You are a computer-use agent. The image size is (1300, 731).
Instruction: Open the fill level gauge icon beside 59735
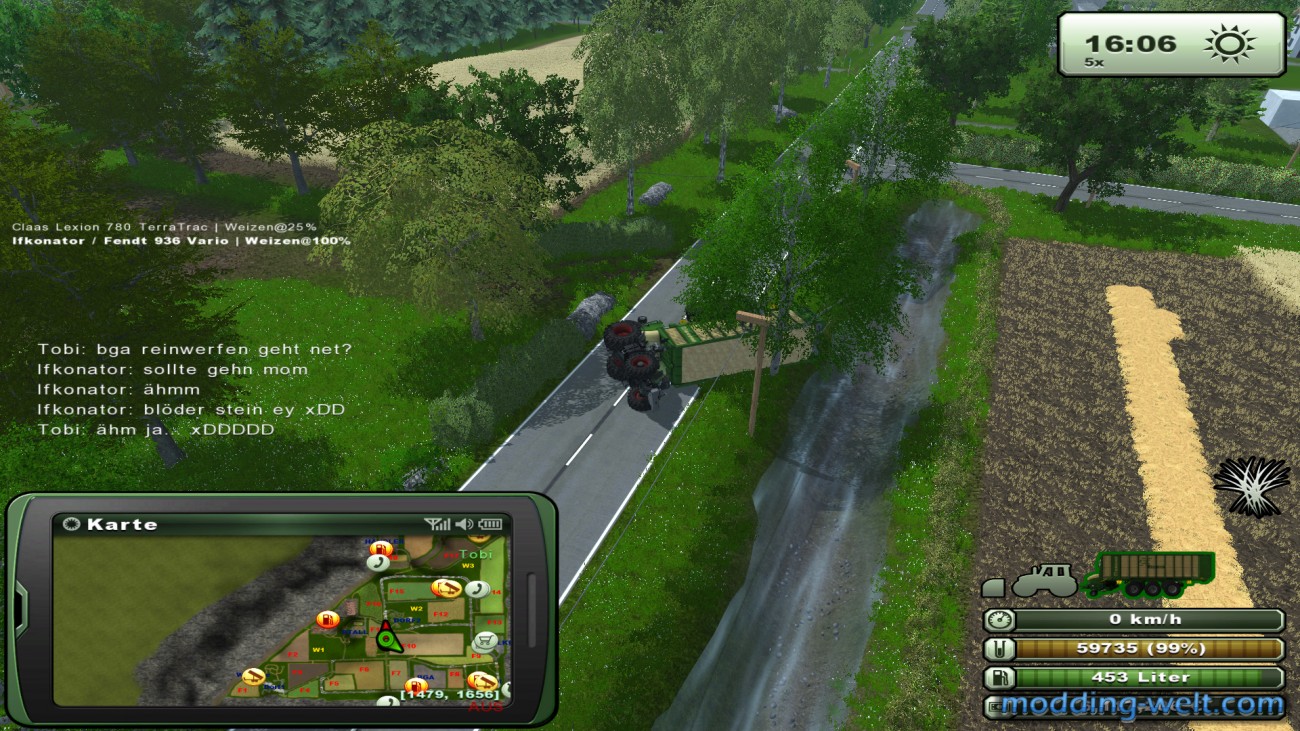tap(998, 649)
